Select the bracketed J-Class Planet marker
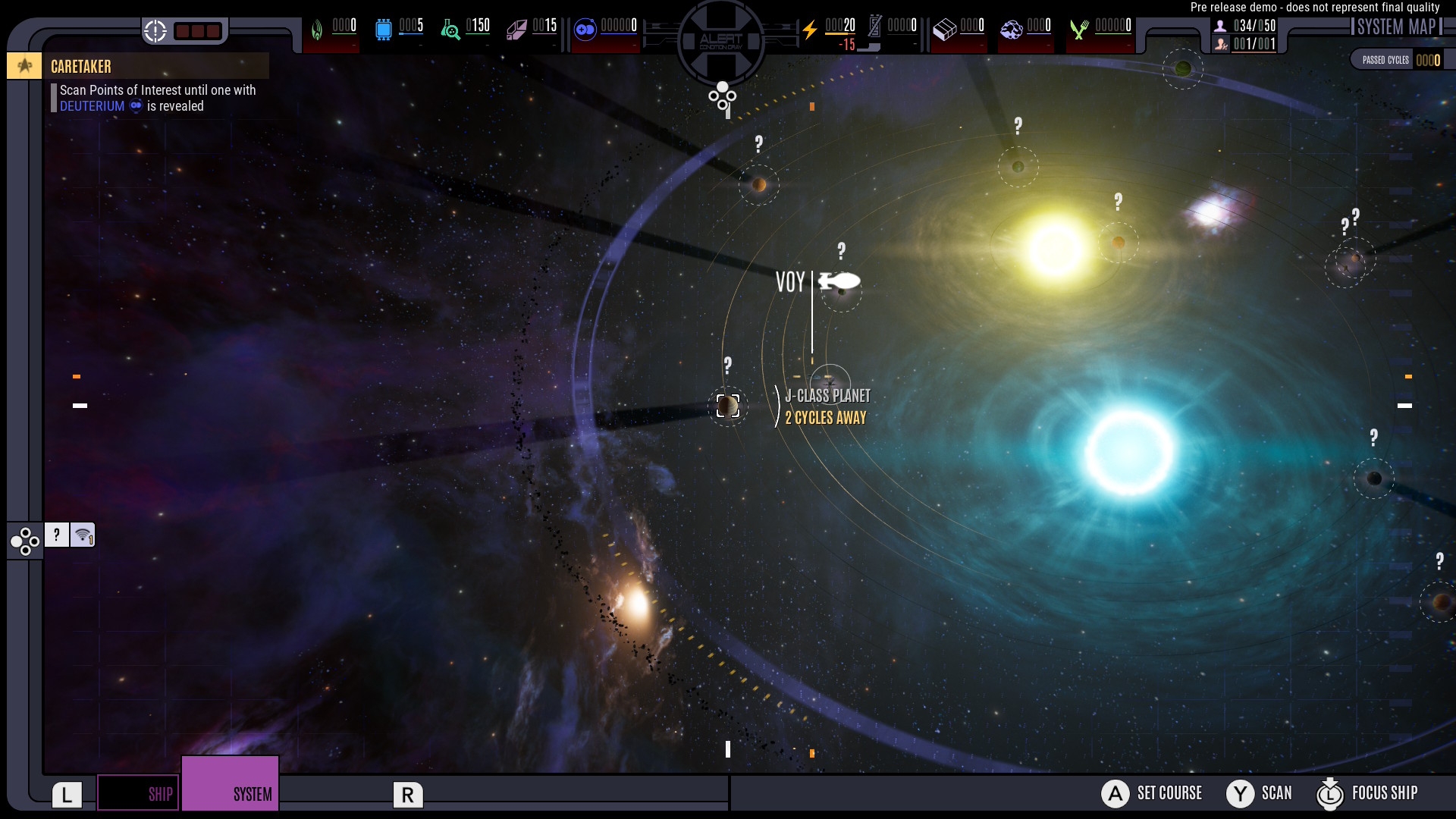The width and height of the screenshot is (1456, 819). 728,406
